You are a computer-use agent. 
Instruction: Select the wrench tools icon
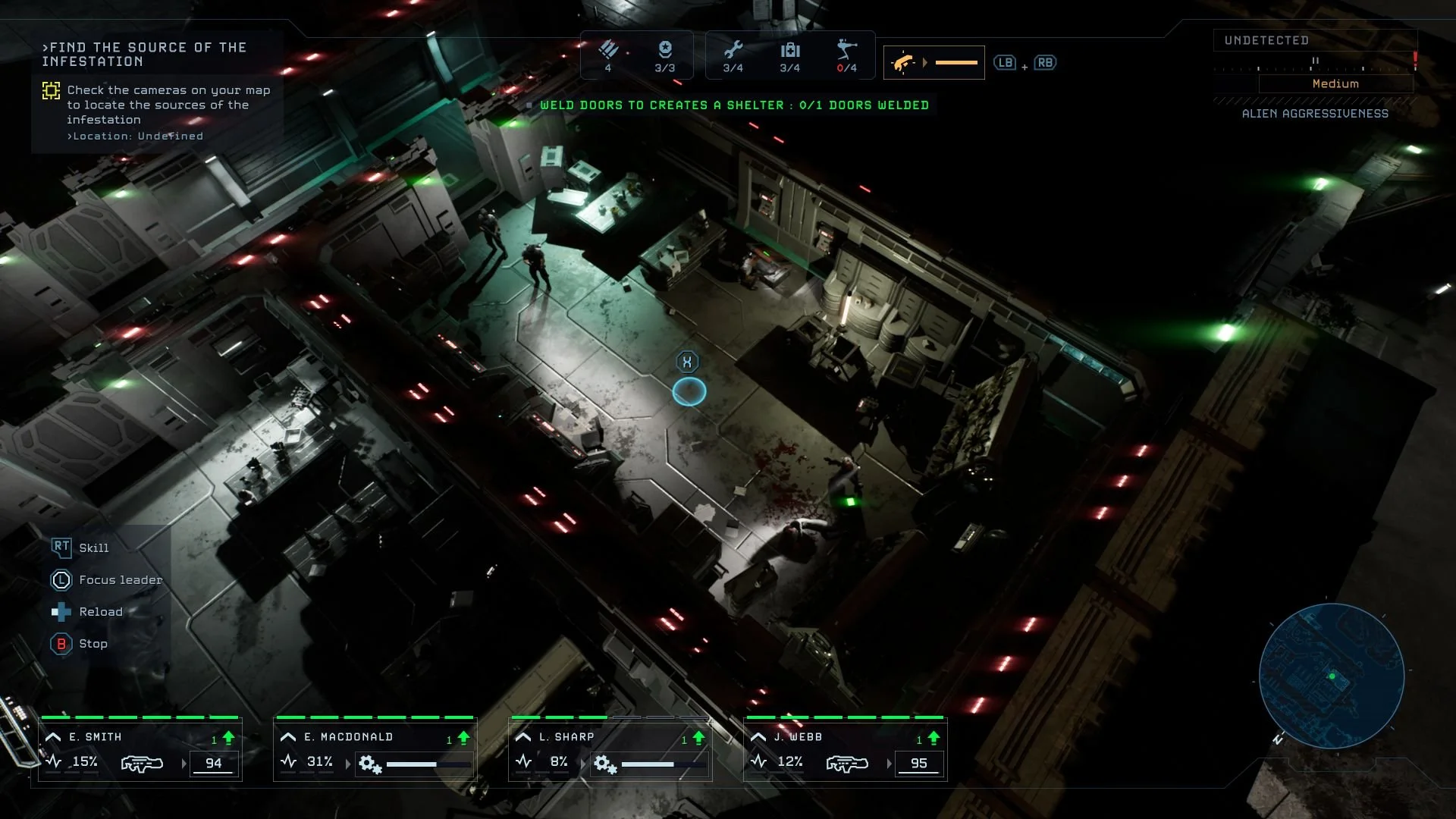click(733, 50)
